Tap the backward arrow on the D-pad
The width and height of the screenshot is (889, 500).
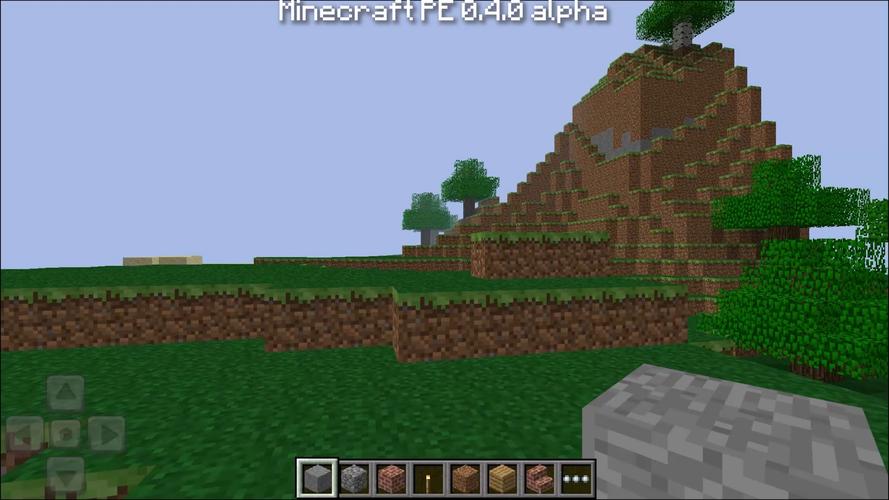65,474
